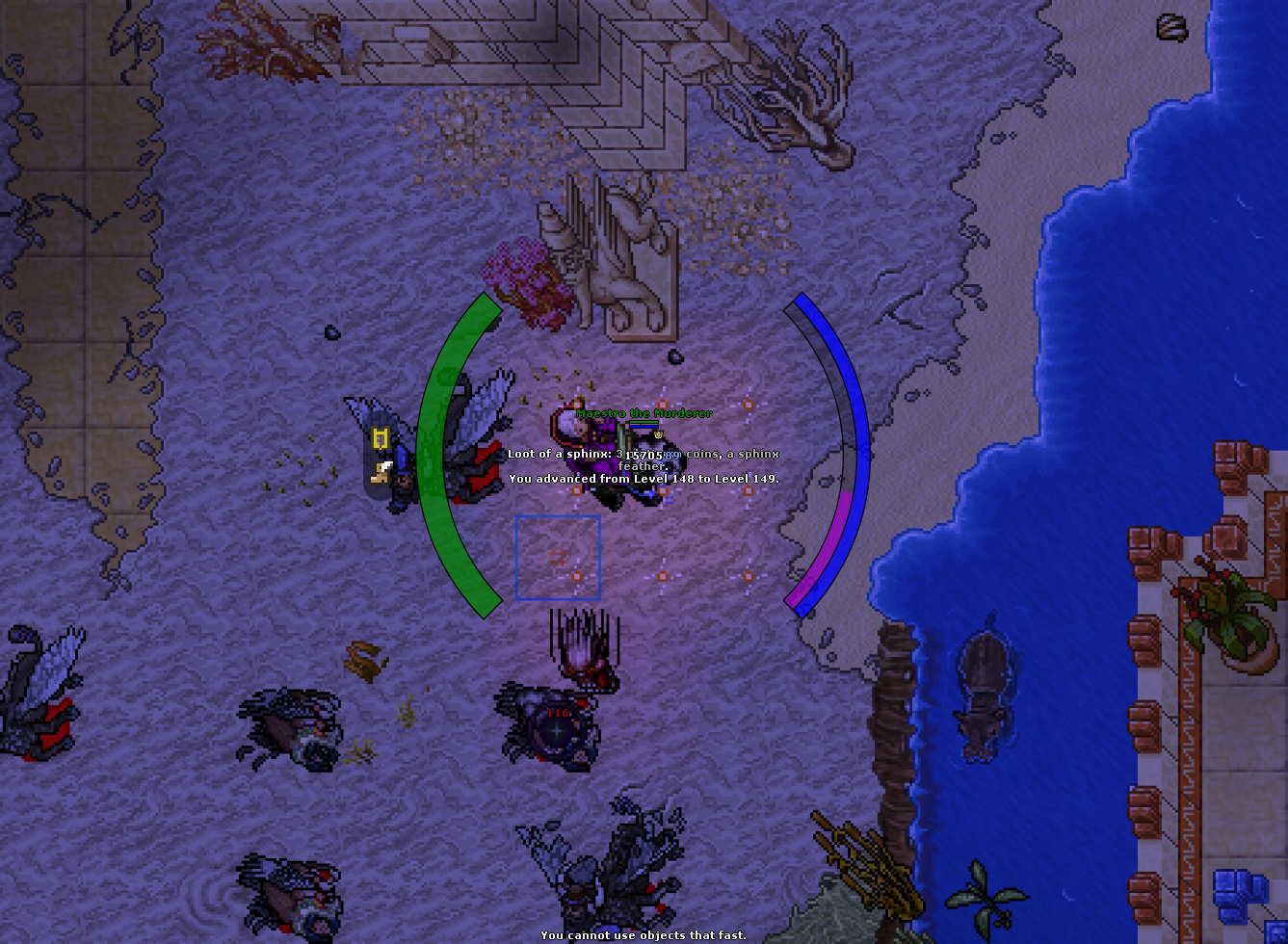The width and height of the screenshot is (1288, 944).
Task: Click the yellow item near the left sphinx
Action: pyautogui.click(x=380, y=437)
